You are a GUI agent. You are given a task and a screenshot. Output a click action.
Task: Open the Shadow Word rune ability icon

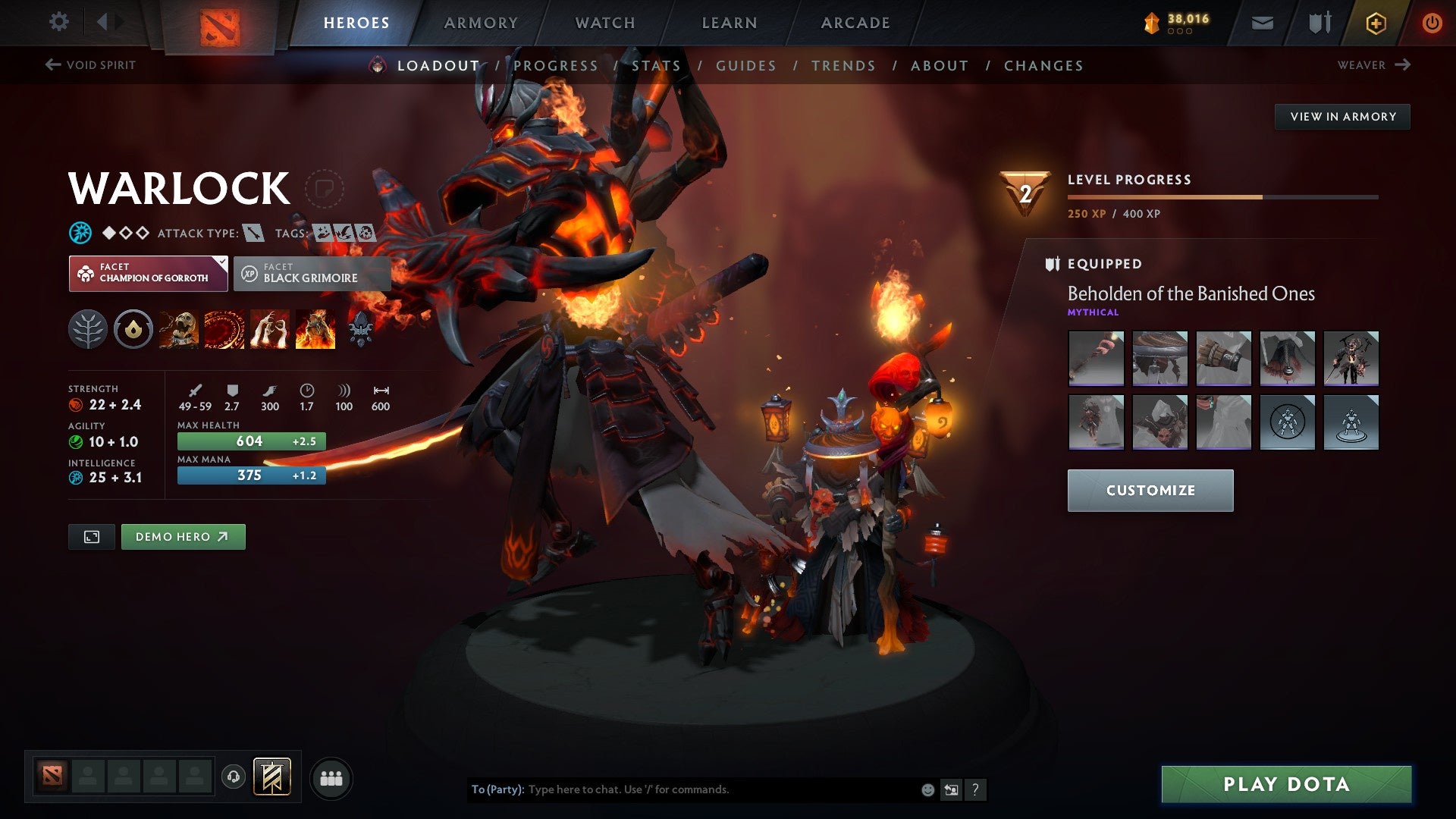coord(223,329)
